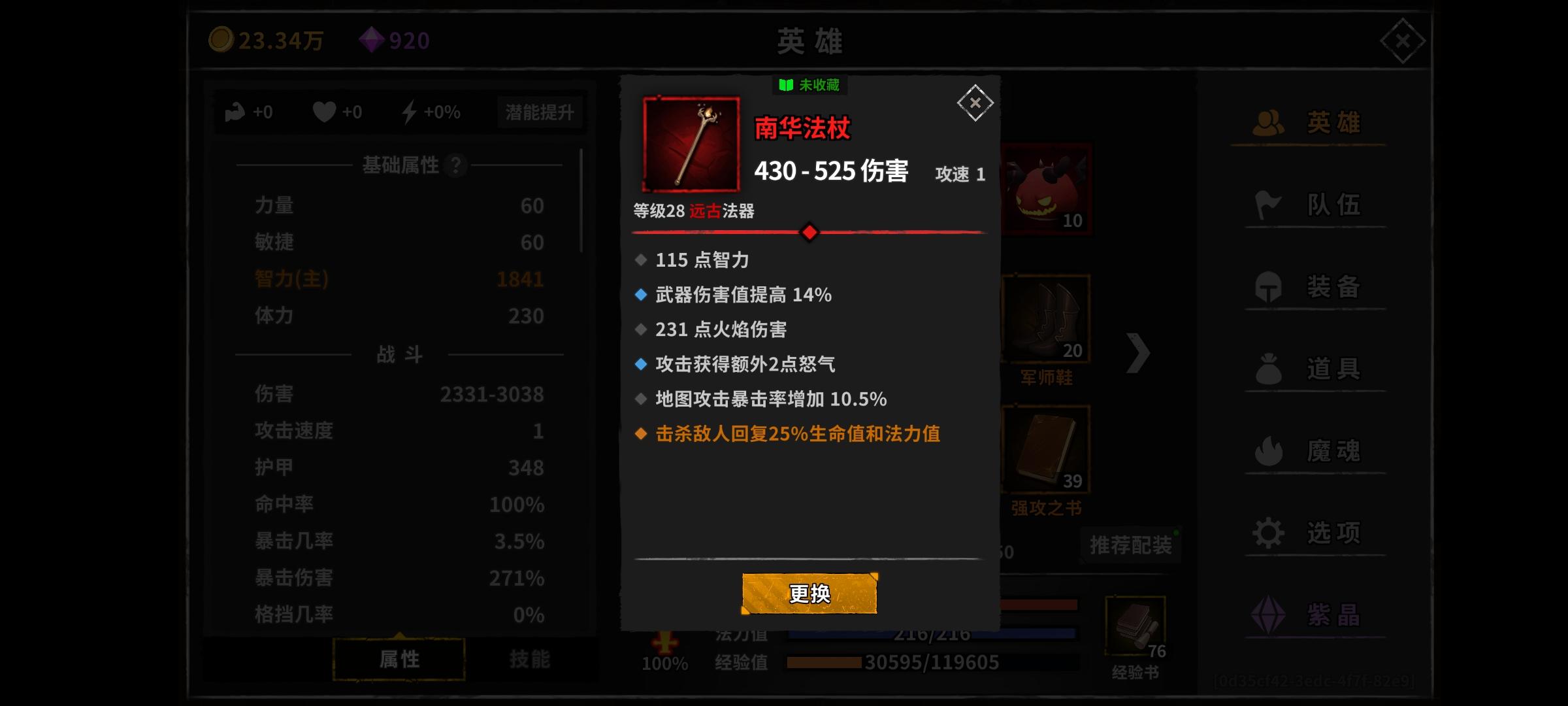Select the 英雄 header title tab
The width and height of the screenshot is (1568, 706).
[810, 41]
